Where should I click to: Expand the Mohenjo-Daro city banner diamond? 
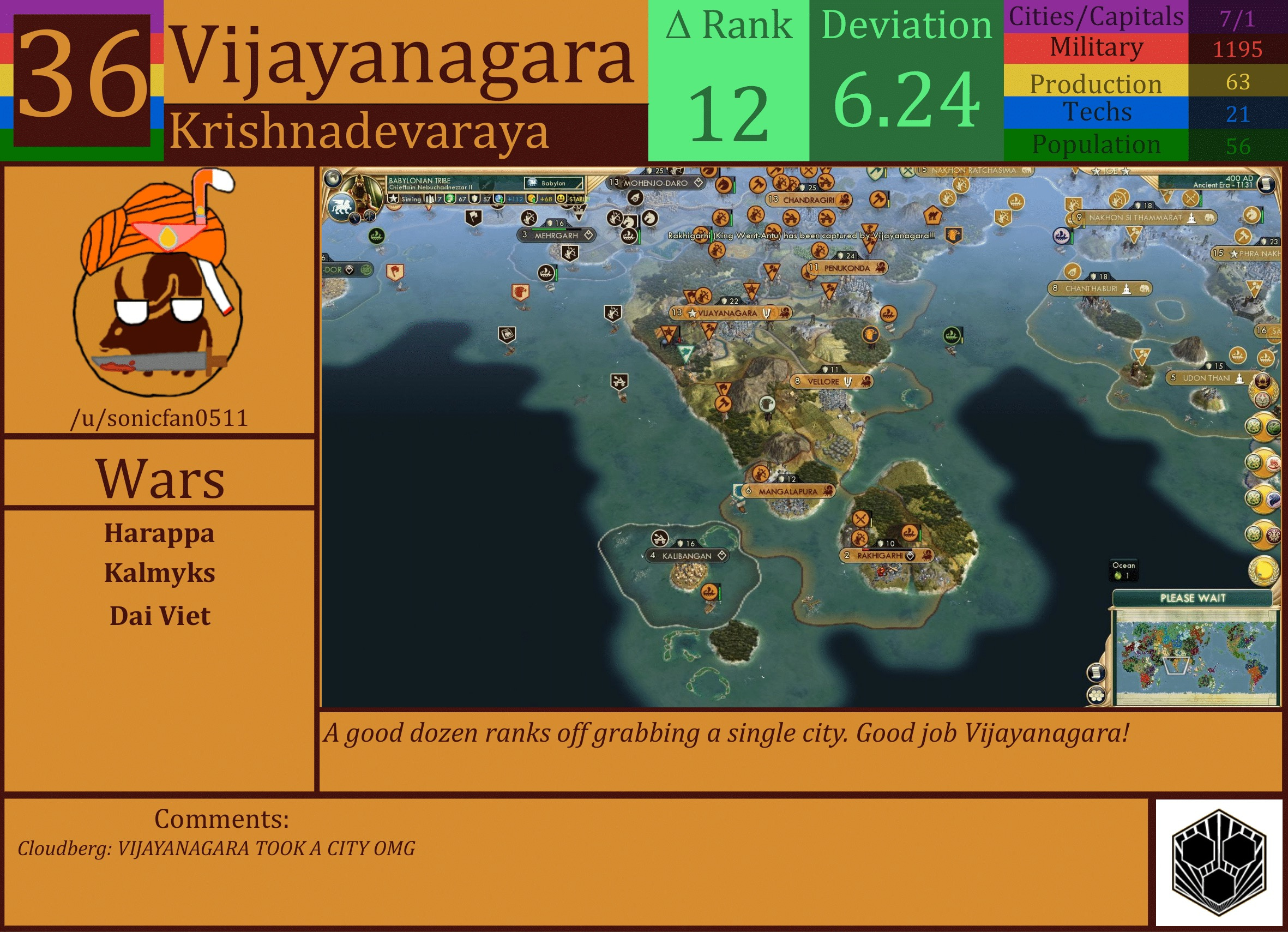tap(699, 183)
